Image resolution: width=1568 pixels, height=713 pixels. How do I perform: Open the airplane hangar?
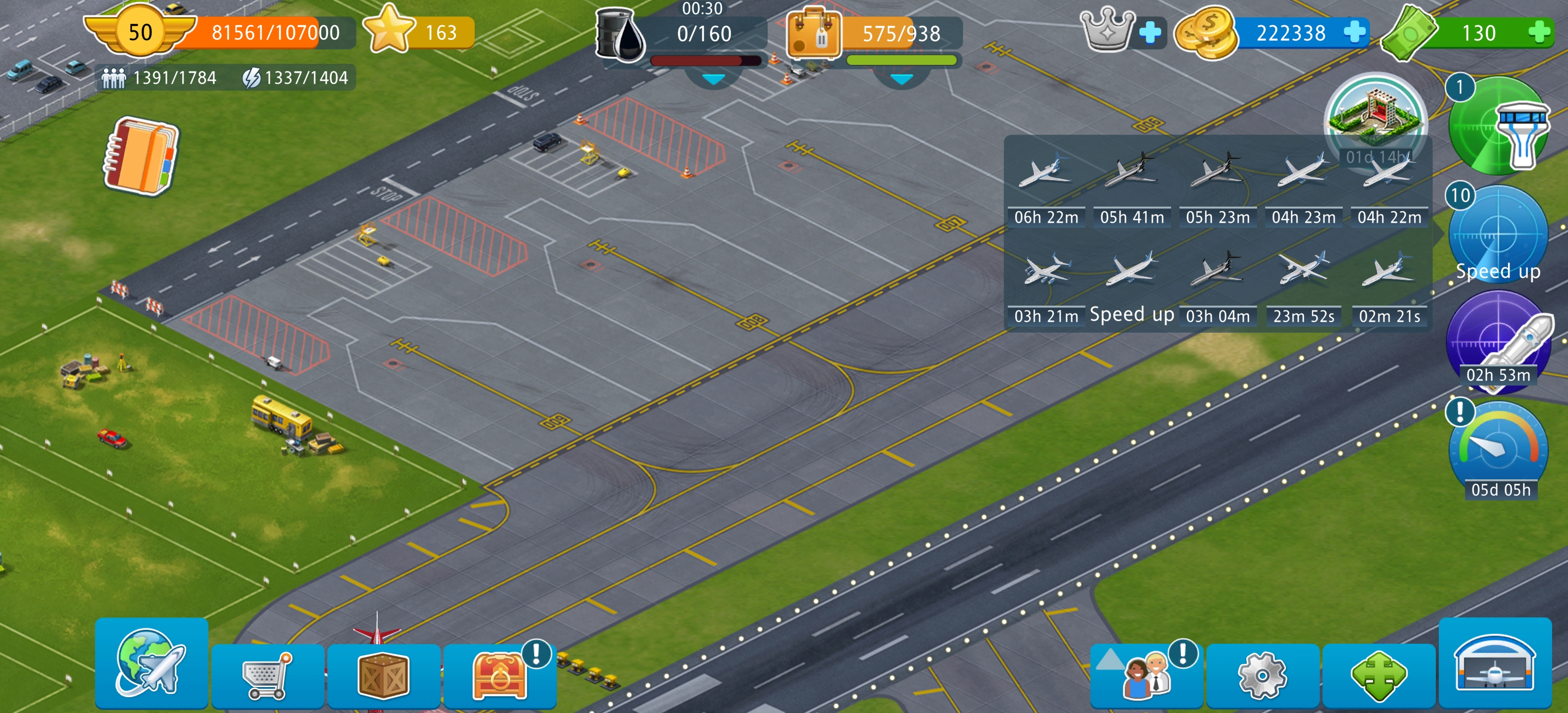pos(1494,662)
